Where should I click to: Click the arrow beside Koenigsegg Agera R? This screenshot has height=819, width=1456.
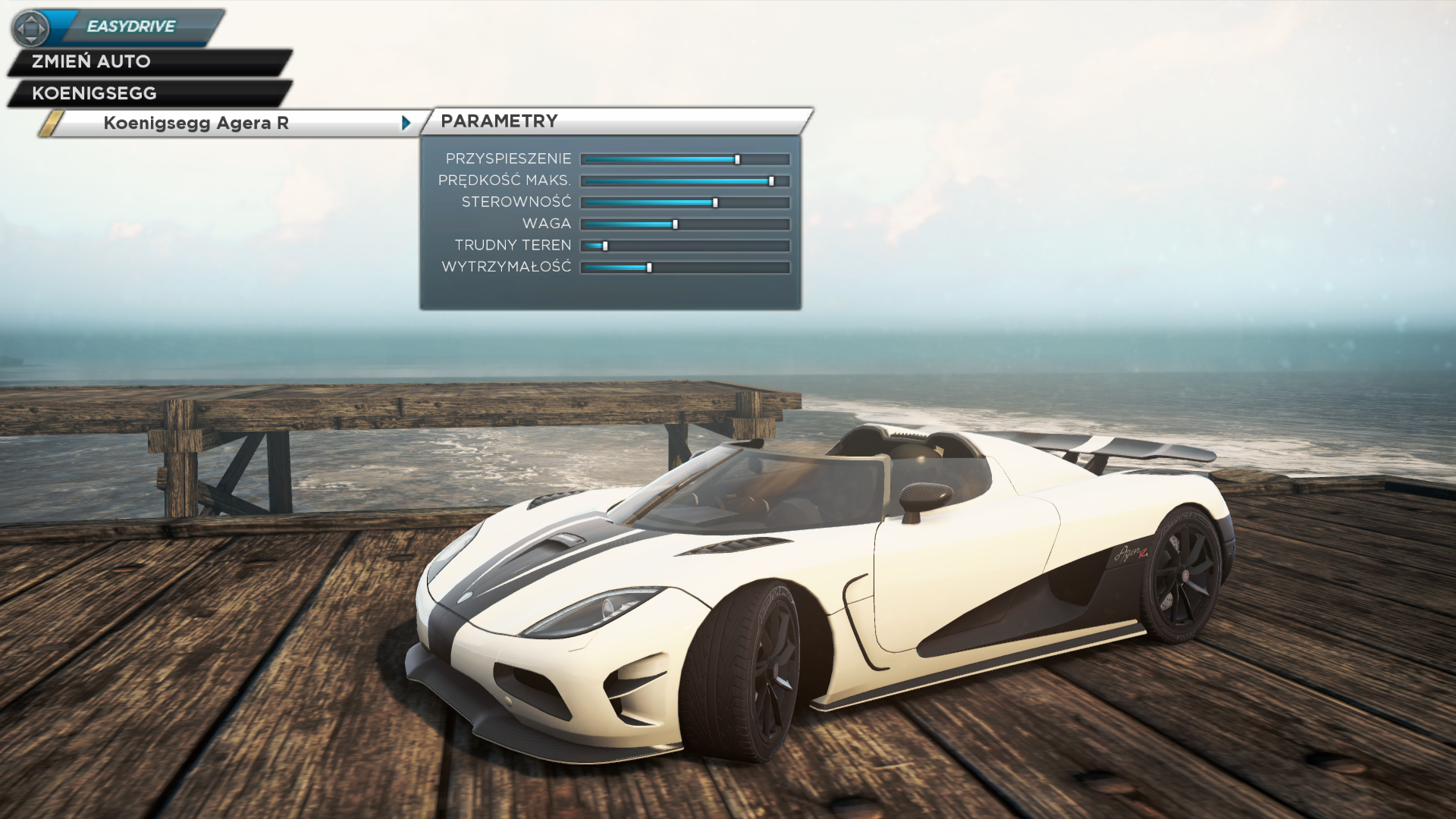pos(406,123)
